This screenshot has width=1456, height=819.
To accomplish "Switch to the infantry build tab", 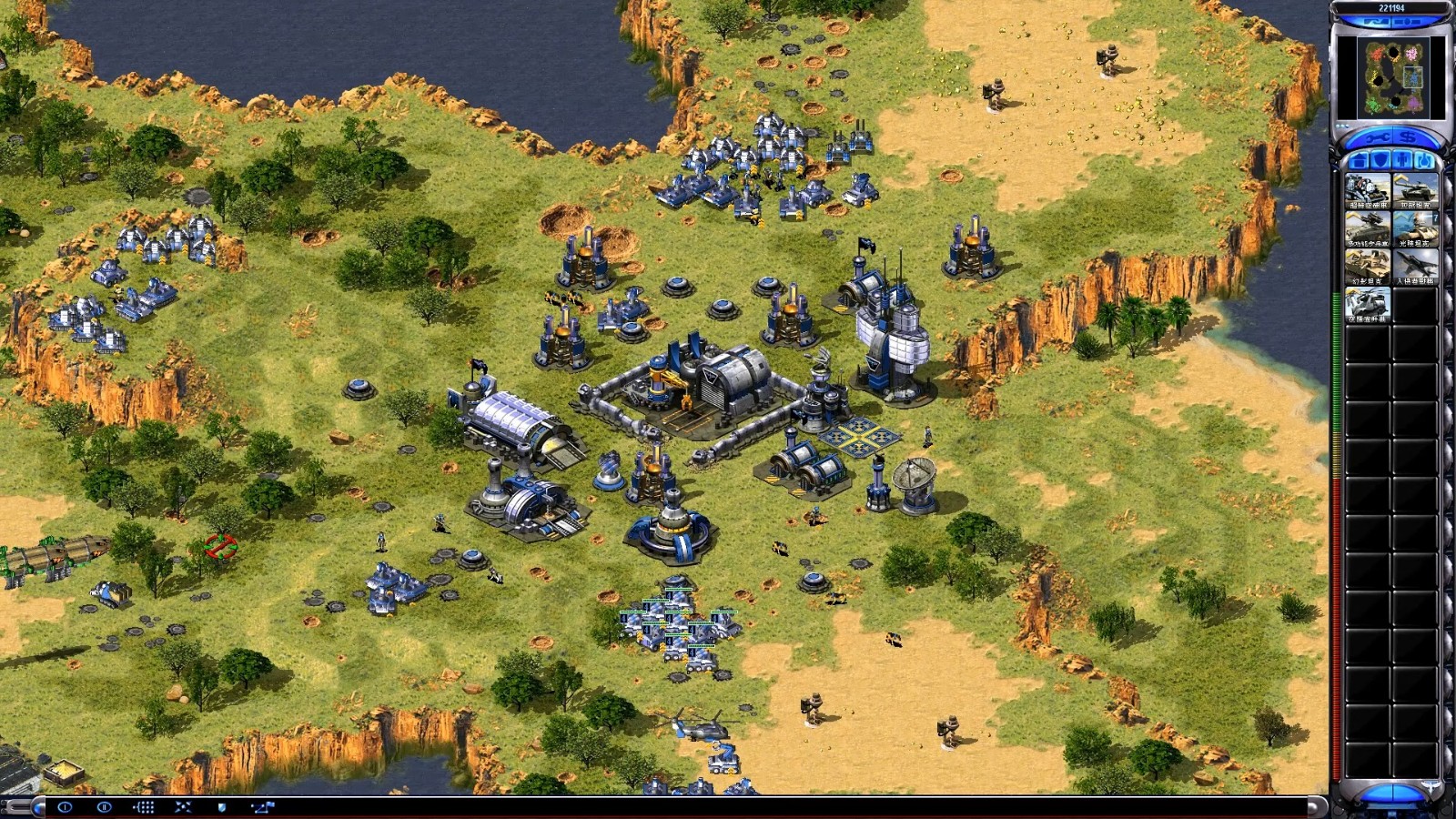I will [1402, 161].
